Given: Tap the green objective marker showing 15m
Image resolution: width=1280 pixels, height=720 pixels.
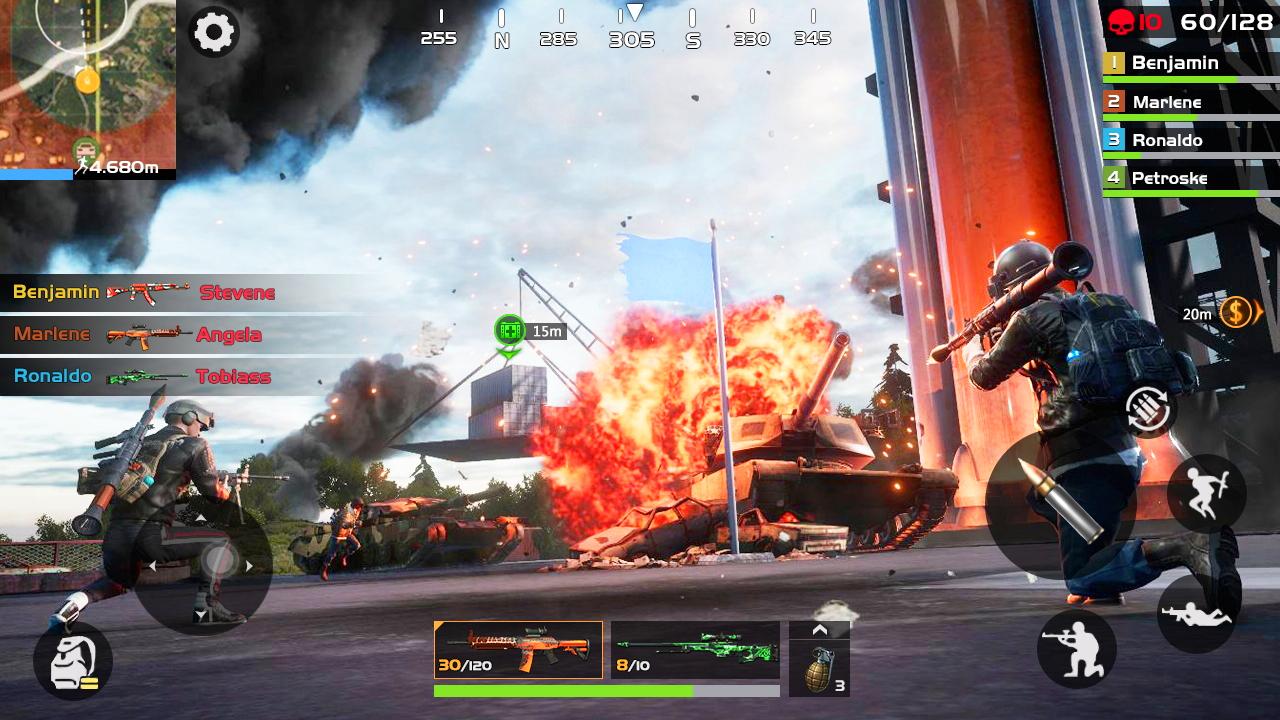Looking at the screenshot, I should (508, 328).
